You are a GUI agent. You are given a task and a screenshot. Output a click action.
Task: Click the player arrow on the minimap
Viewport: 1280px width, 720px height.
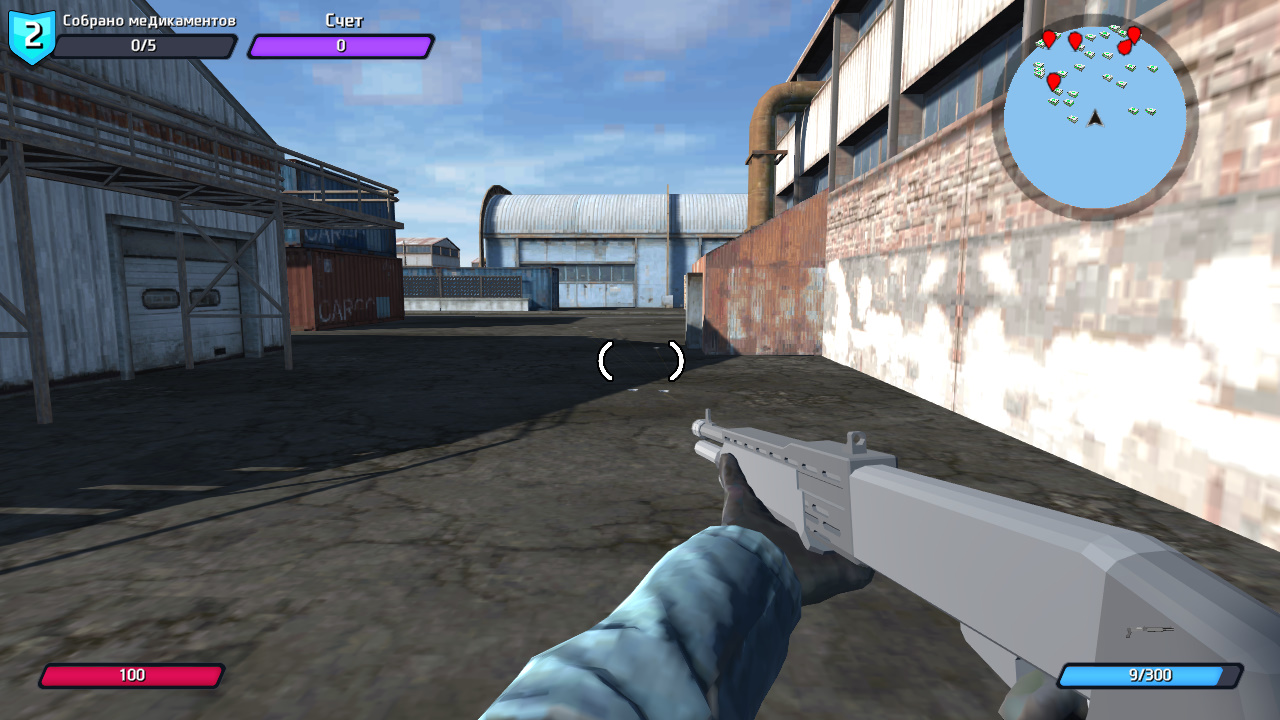pos(1095,120)
